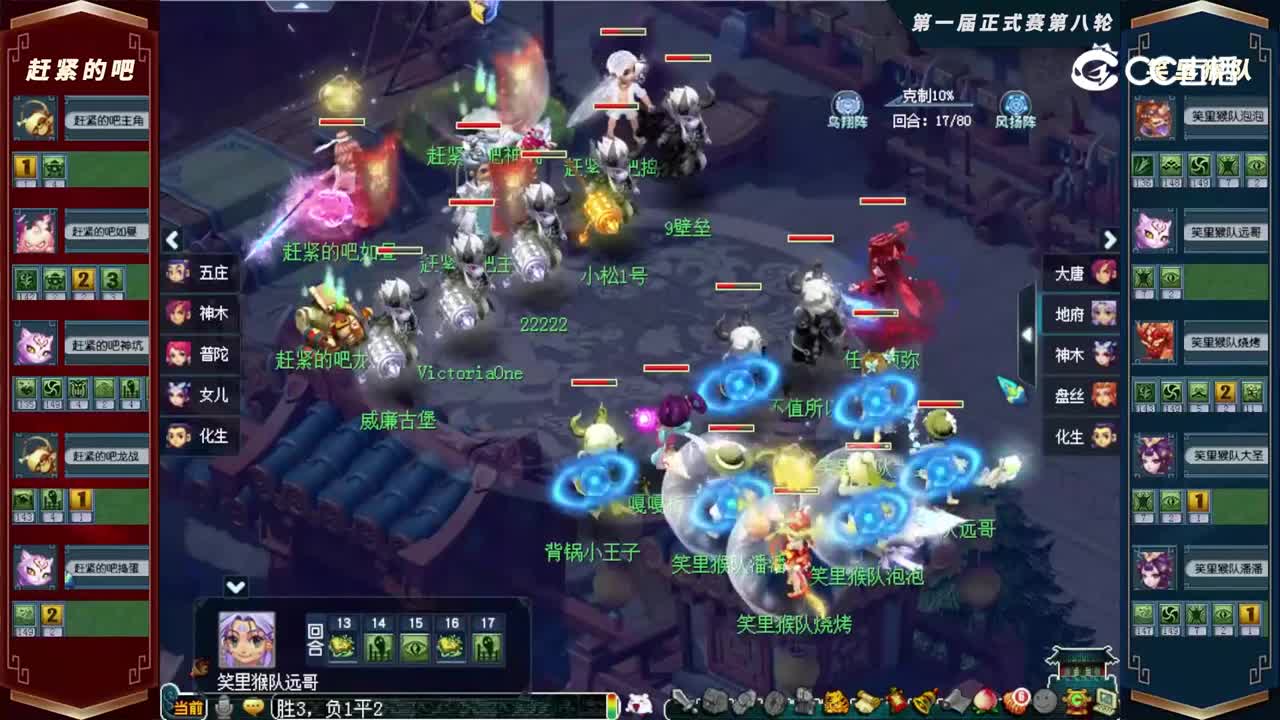This screenshot has width=1280, height=720.
Task: Expand the left roster via the left arrow
Action: tap(172, 240)
